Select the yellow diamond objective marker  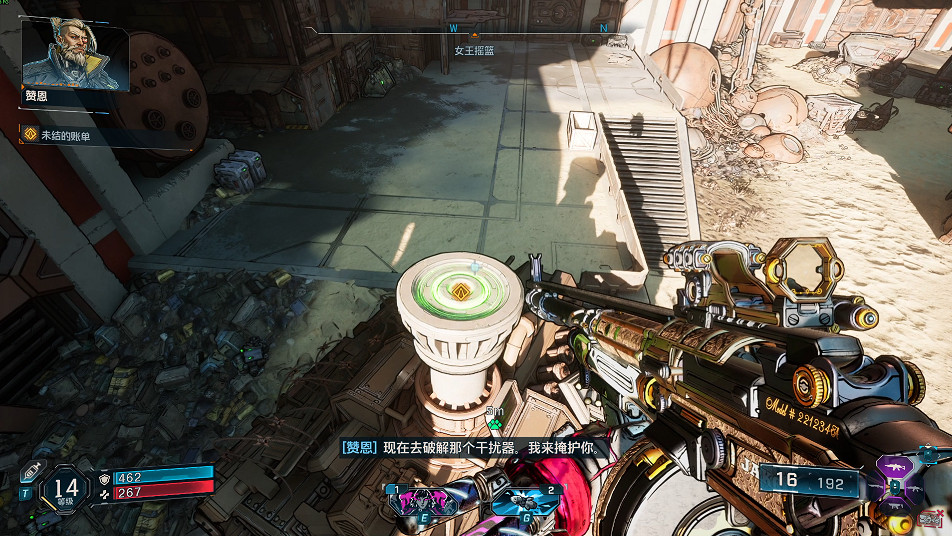(461, 292)
